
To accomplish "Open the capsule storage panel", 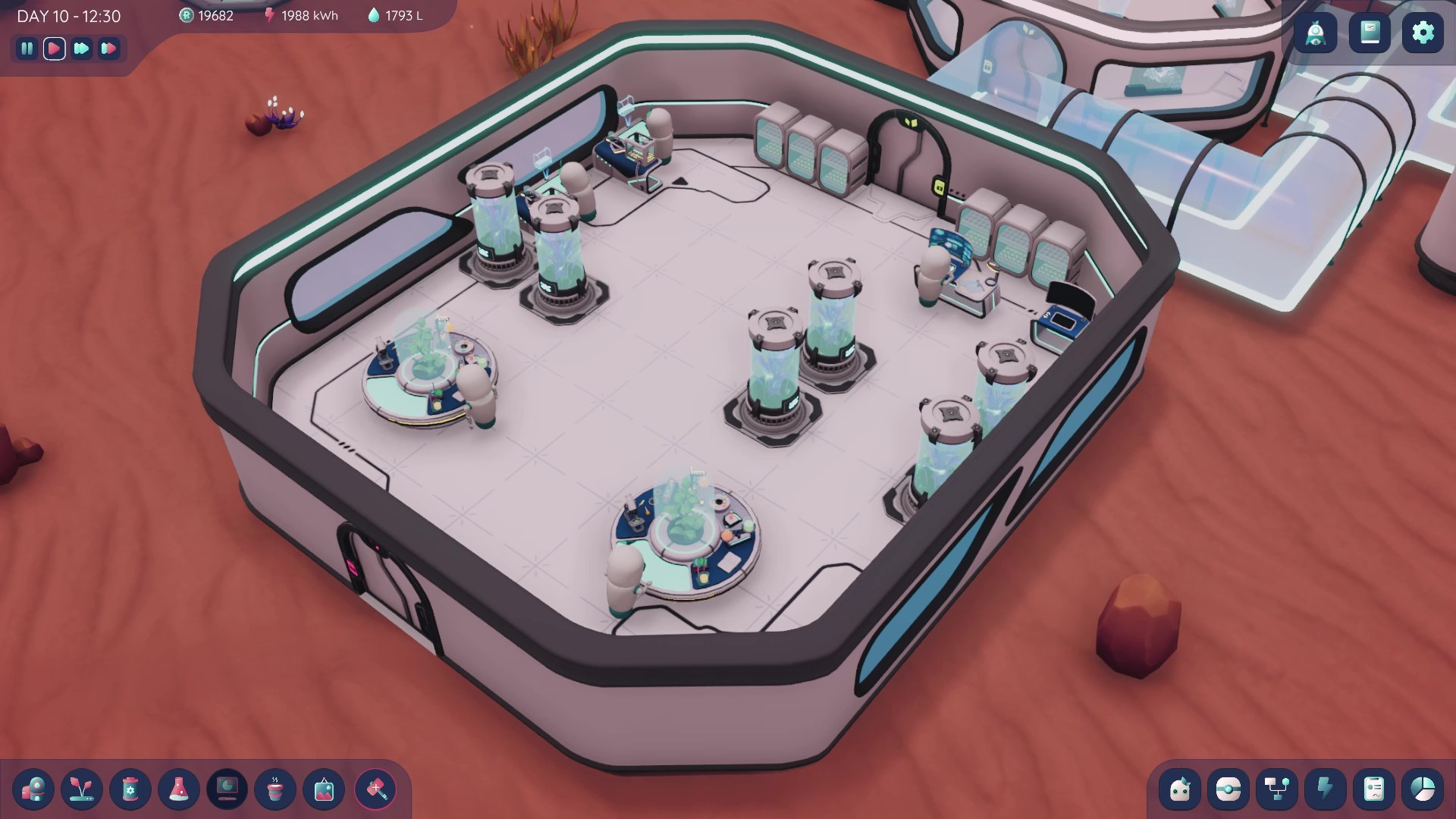I will [x=1230, y=790].
